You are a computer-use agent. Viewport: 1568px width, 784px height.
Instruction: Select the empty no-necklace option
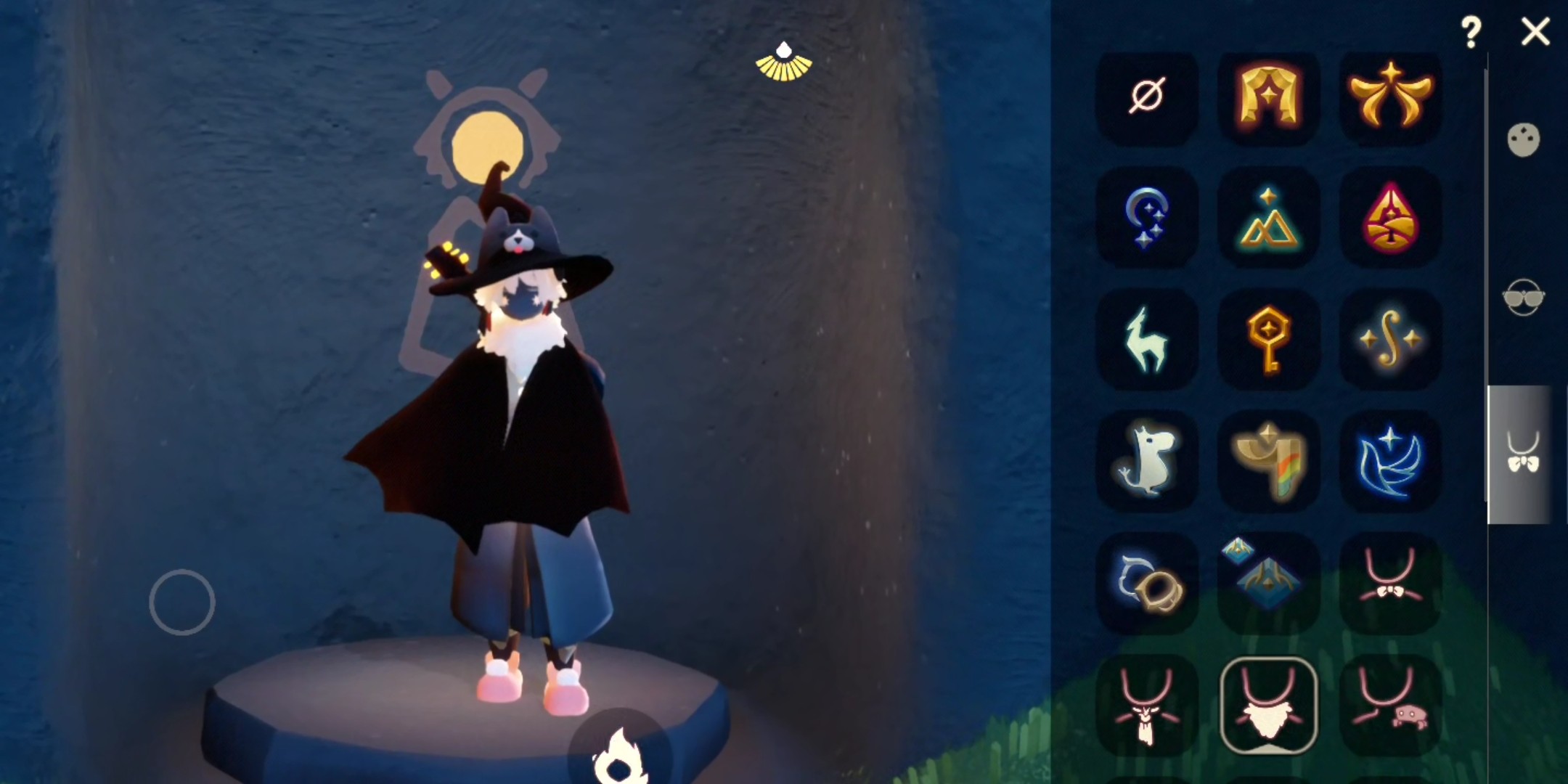pos(1147,96)
